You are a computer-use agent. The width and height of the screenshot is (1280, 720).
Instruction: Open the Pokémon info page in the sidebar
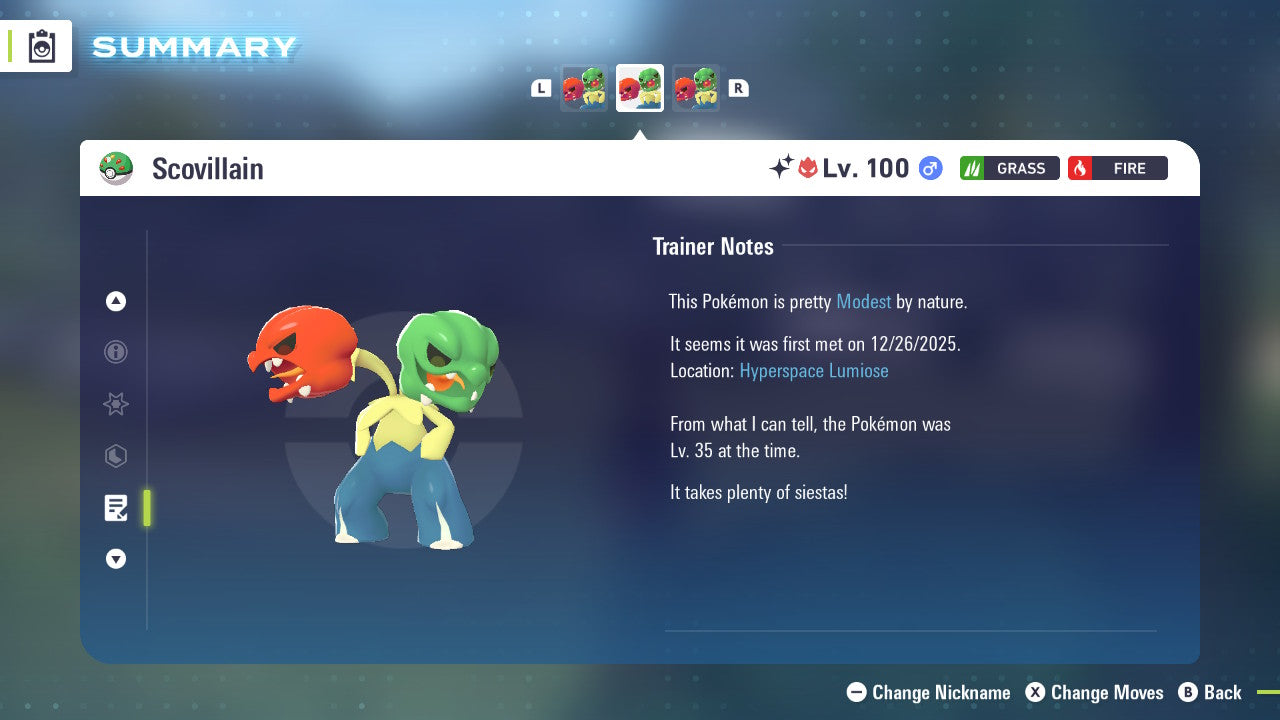pyautogui.click(x=116, y=352)
